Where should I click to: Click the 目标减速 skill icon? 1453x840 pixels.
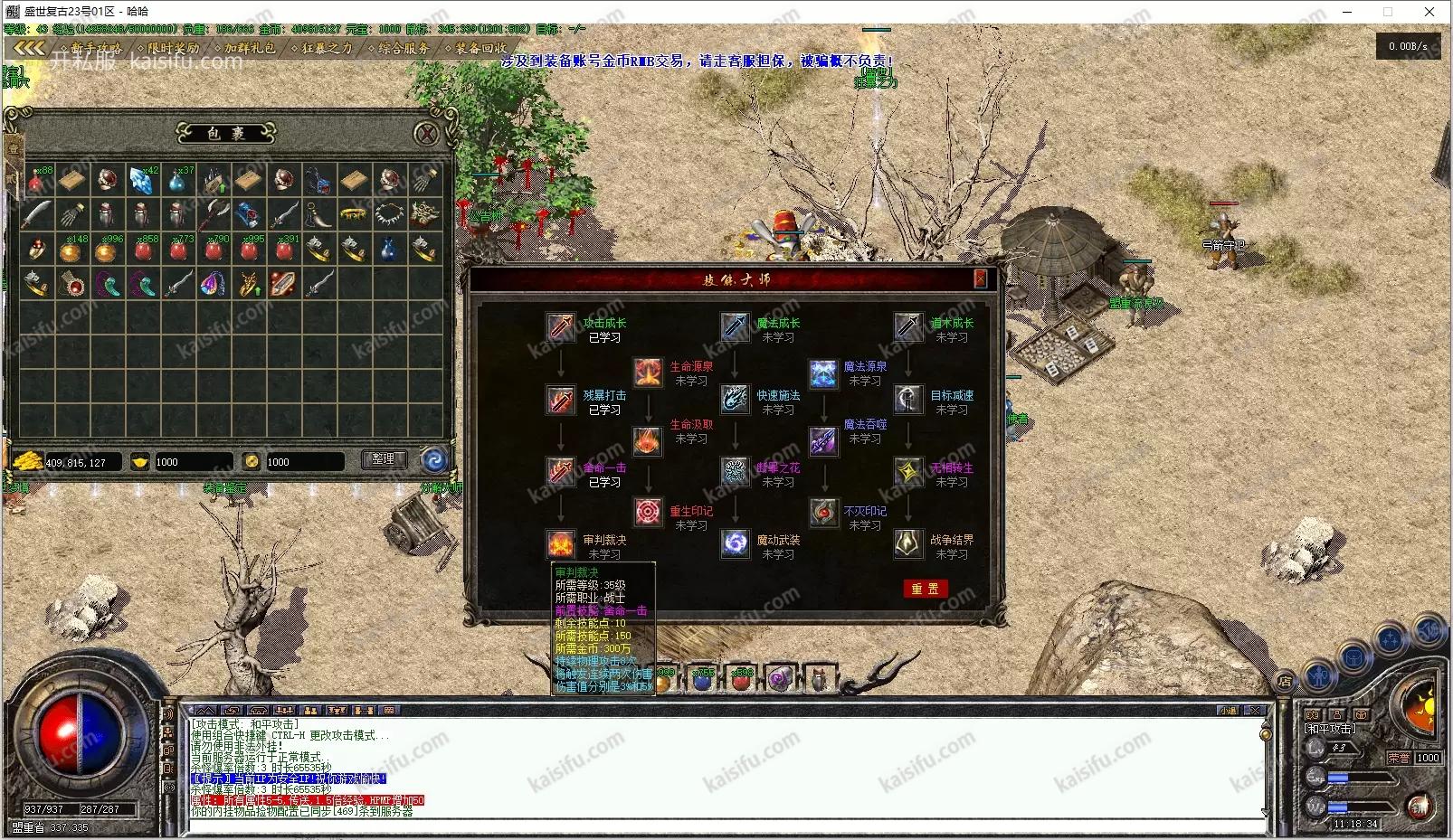(908, 401)
